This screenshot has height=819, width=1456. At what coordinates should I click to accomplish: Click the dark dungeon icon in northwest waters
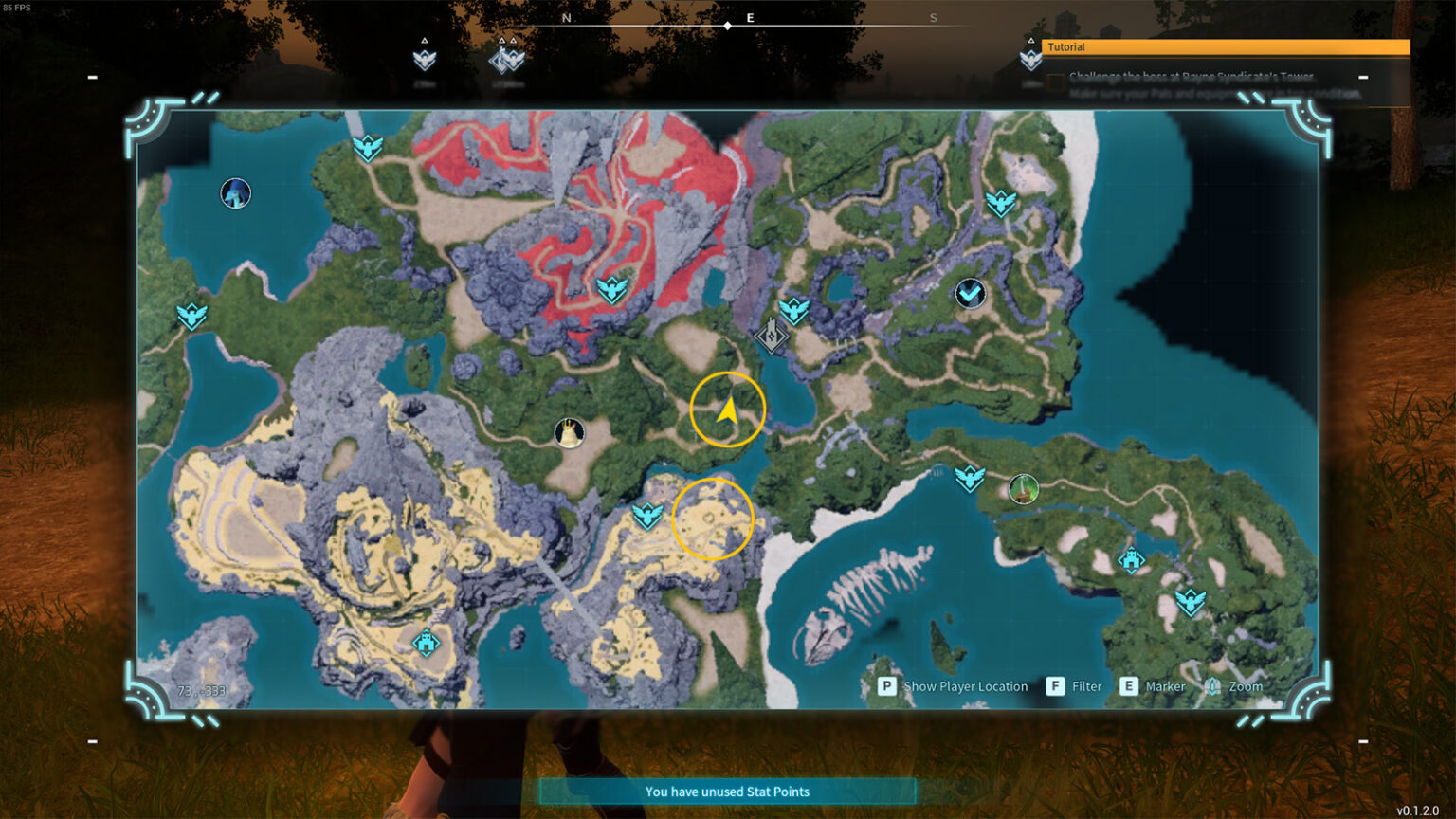click(234, 192)
